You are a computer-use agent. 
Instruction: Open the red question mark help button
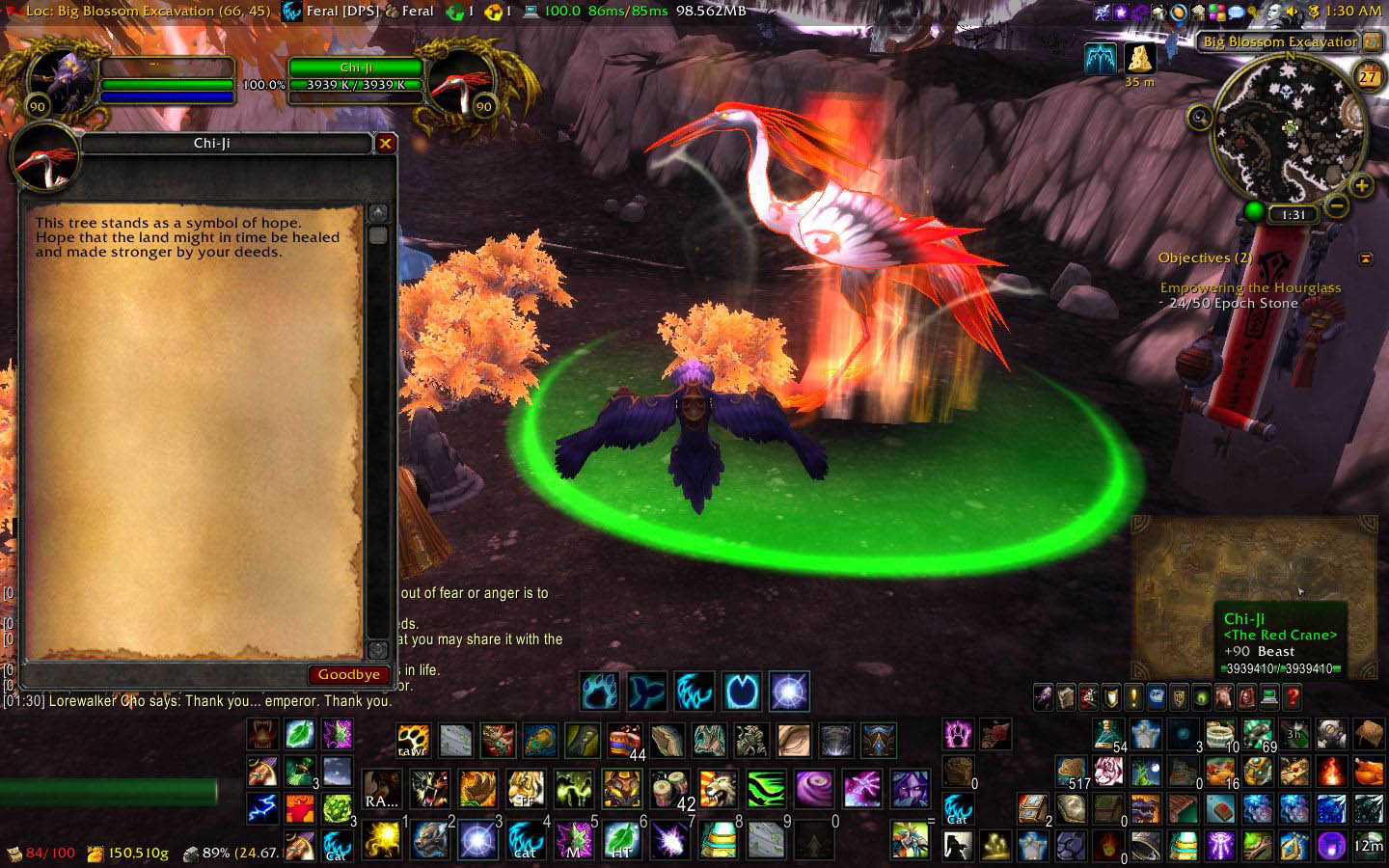click(1293, 696)
